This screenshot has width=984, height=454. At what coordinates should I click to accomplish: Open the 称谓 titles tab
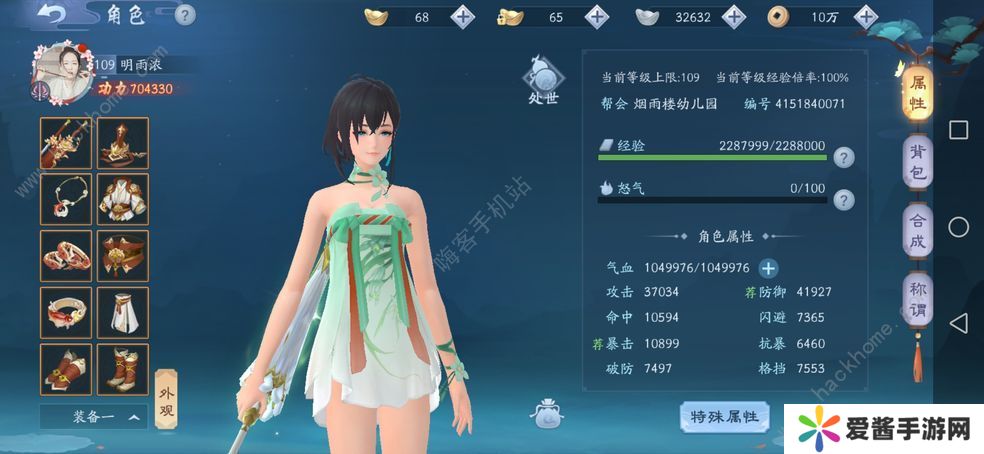pos(916,298)
